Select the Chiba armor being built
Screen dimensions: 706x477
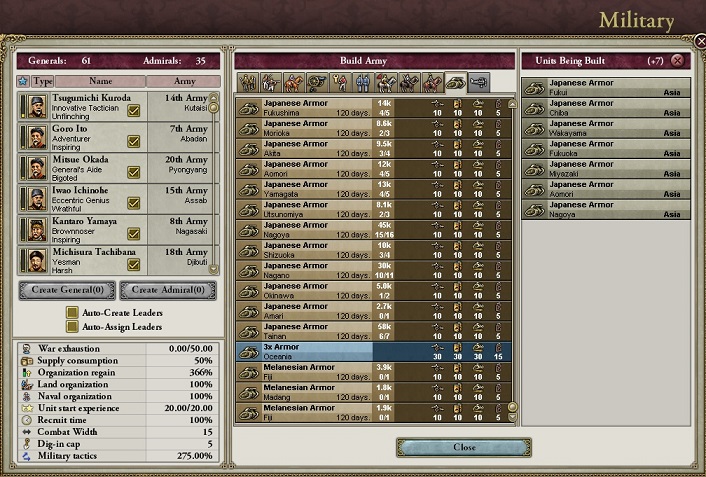[x=606, y=107]
